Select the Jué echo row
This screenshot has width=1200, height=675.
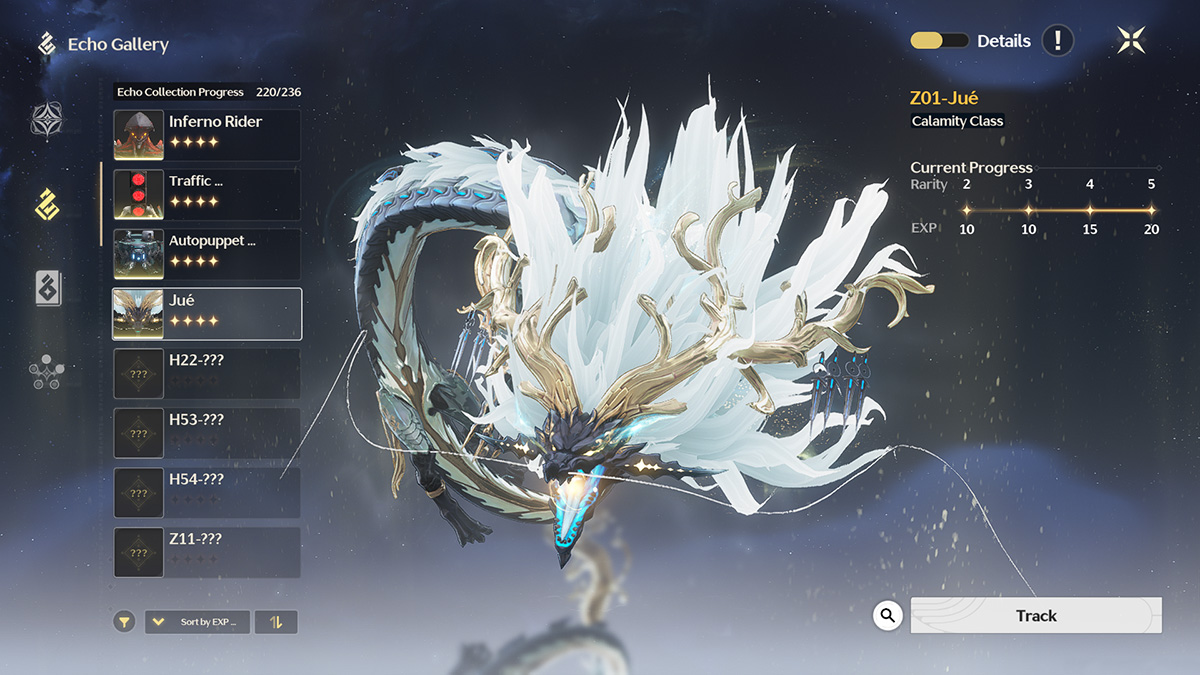(x=207, y=314)
